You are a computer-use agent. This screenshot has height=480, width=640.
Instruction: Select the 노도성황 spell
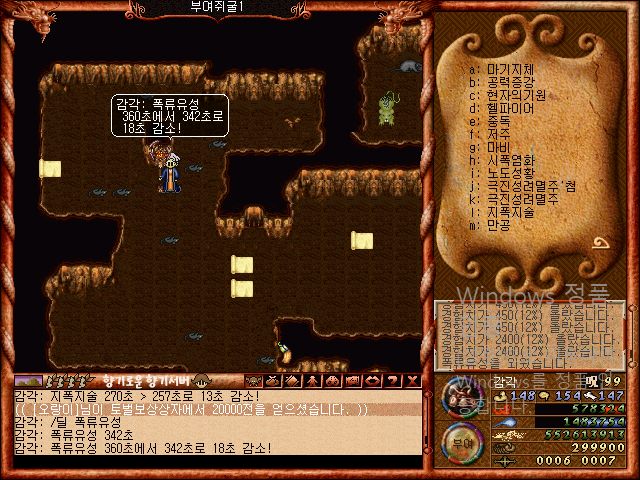pos(509,173)
